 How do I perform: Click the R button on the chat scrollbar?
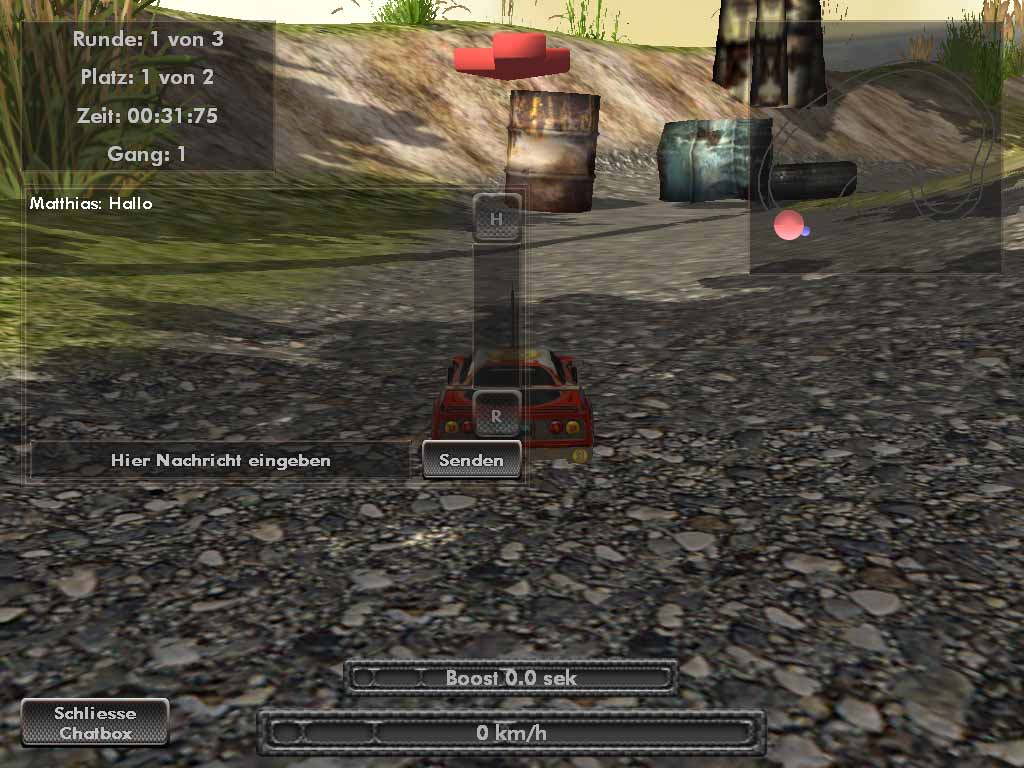(497, 414)
